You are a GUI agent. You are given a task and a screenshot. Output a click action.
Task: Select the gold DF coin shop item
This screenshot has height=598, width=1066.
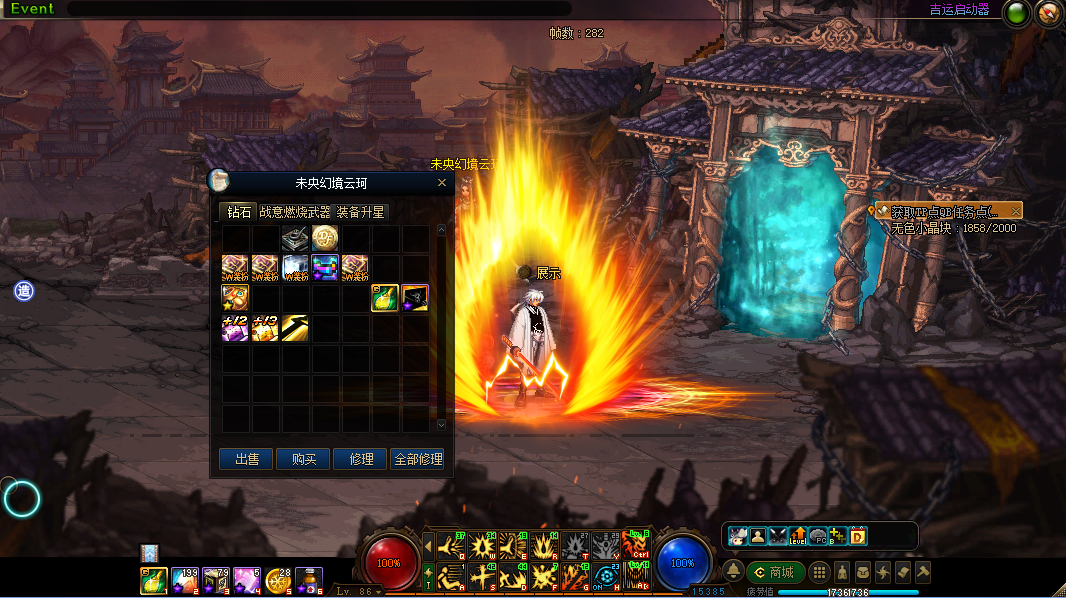pyautogui.click(x=325, y=238)
